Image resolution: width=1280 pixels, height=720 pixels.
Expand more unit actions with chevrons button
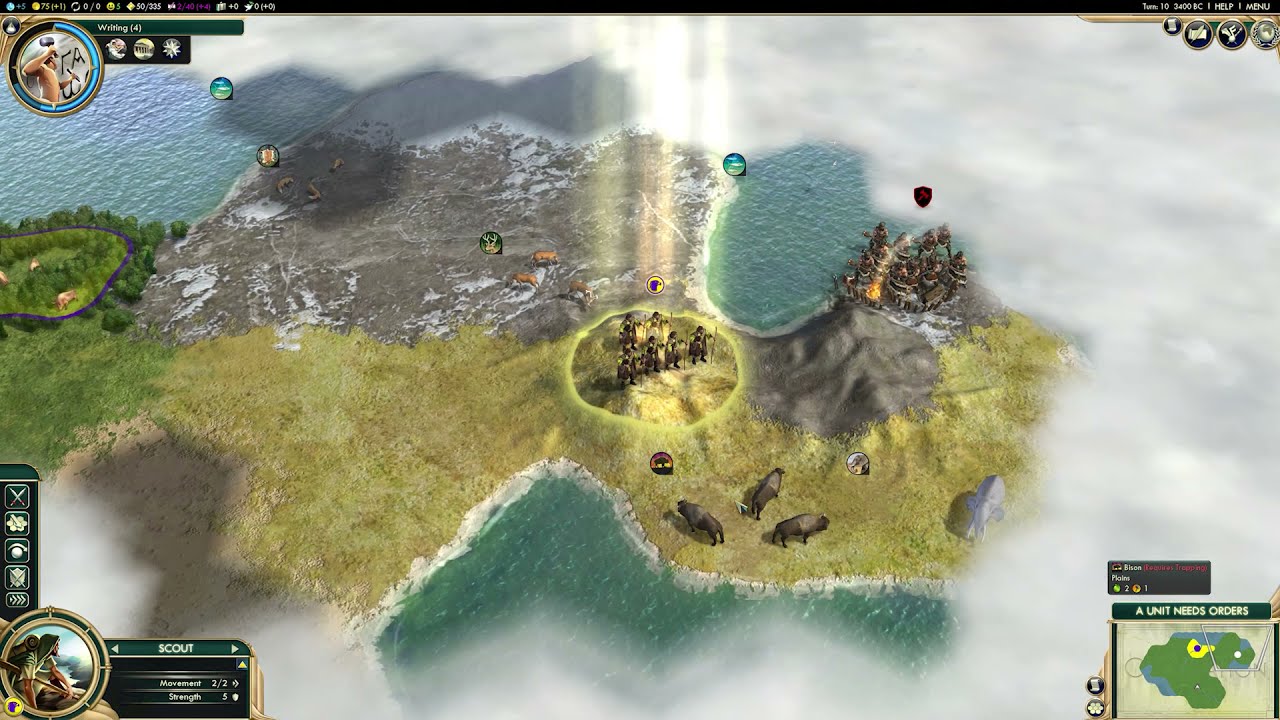pyautogui.click(x=18, y=600)
